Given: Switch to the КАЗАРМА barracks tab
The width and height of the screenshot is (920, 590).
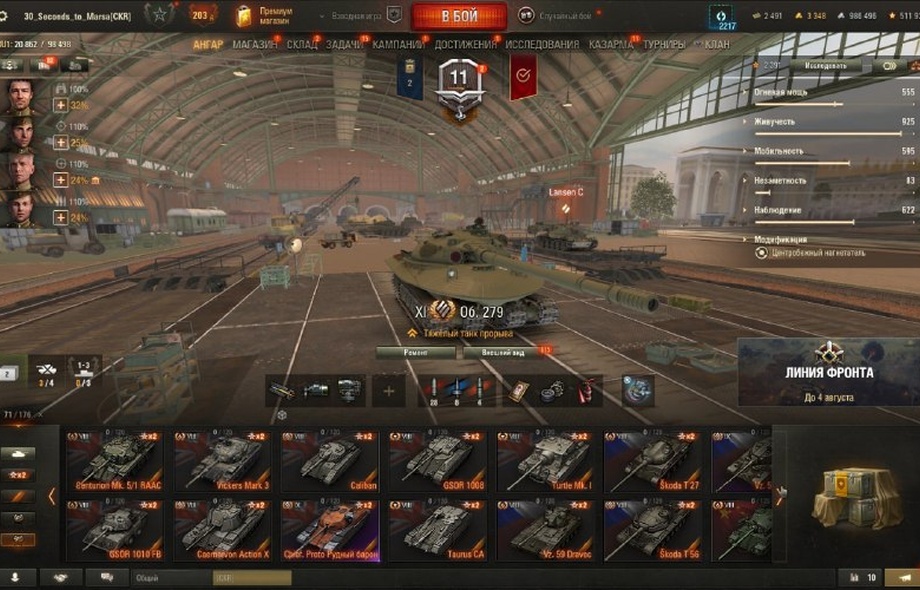Looking at the screenshot, I should pyautogui.click(x=610, y=45).
